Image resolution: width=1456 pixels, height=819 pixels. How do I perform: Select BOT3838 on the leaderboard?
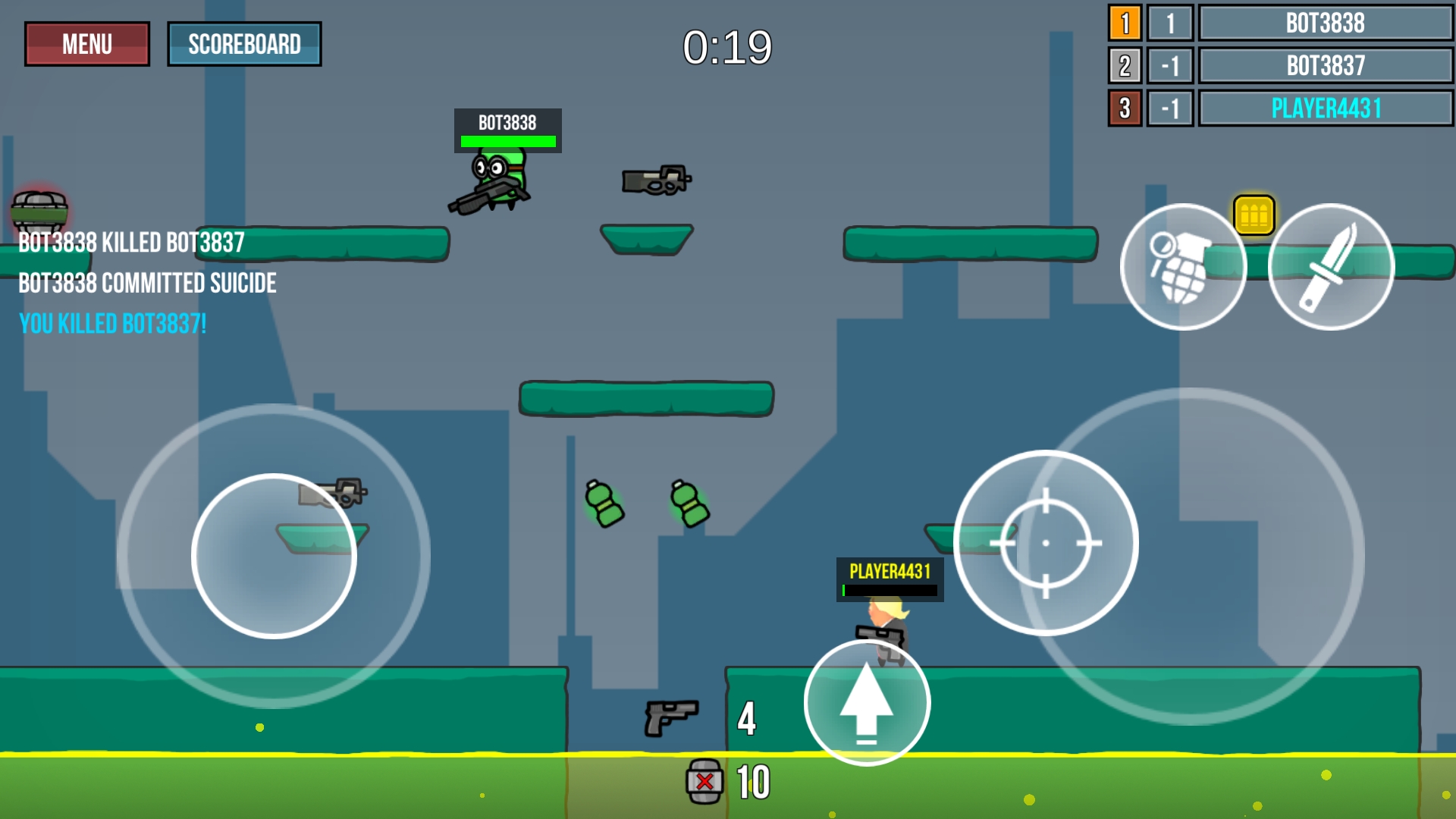(1326, 24)
